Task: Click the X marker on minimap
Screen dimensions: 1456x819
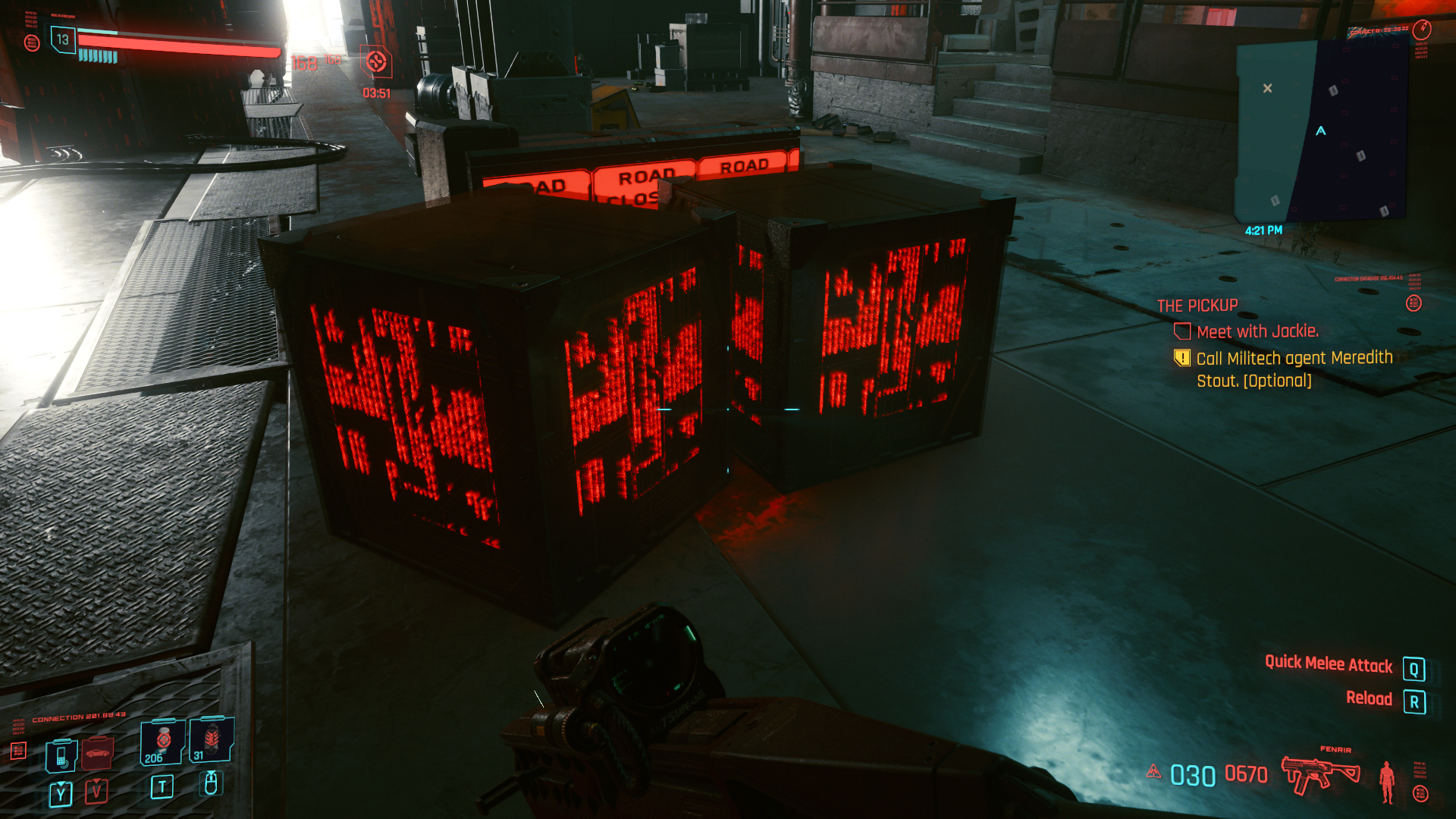Action: pos(1267,89)
